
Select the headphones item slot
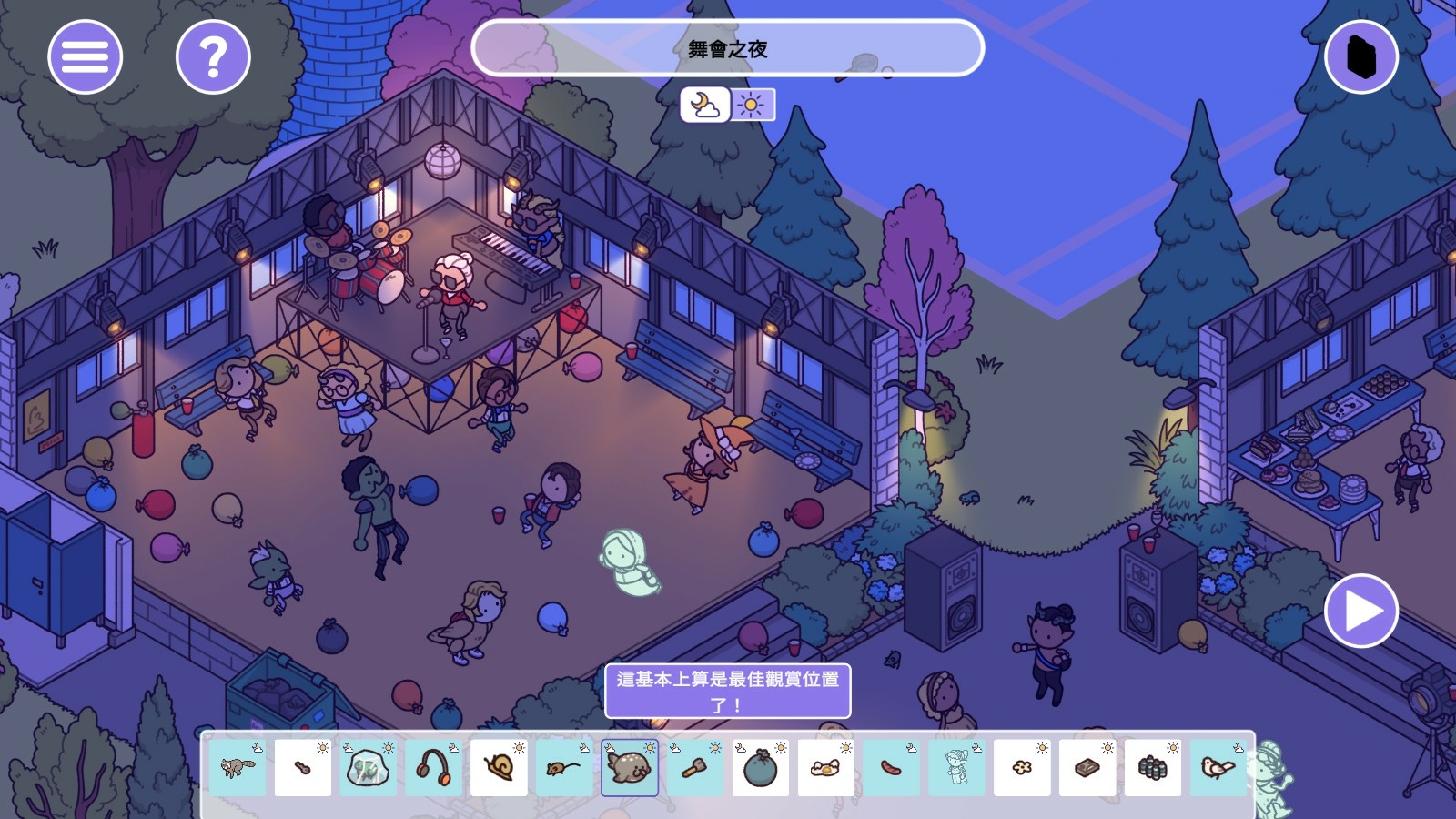point(434,767)
